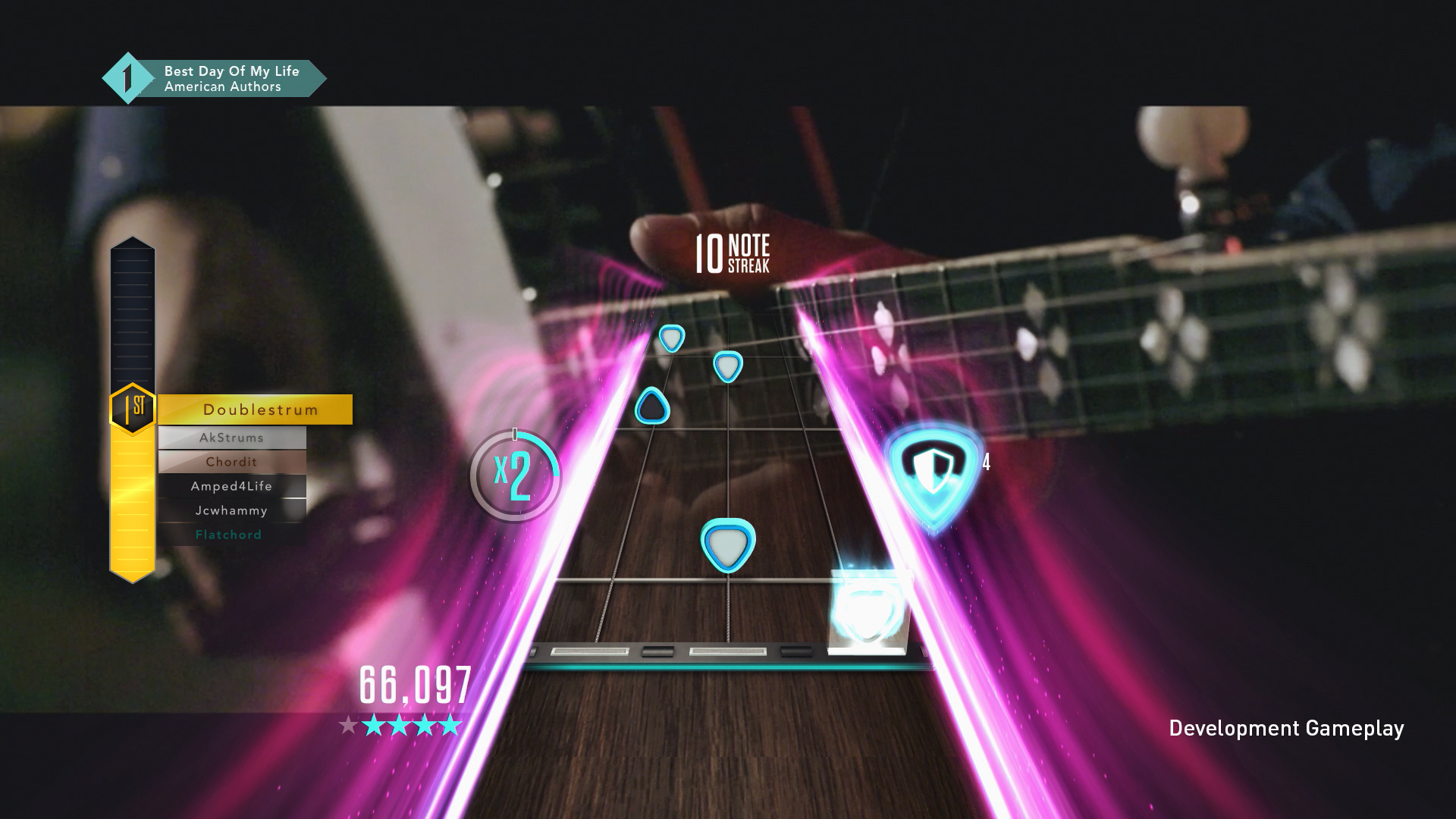Select the Chordit leaderboard tab

231,461
